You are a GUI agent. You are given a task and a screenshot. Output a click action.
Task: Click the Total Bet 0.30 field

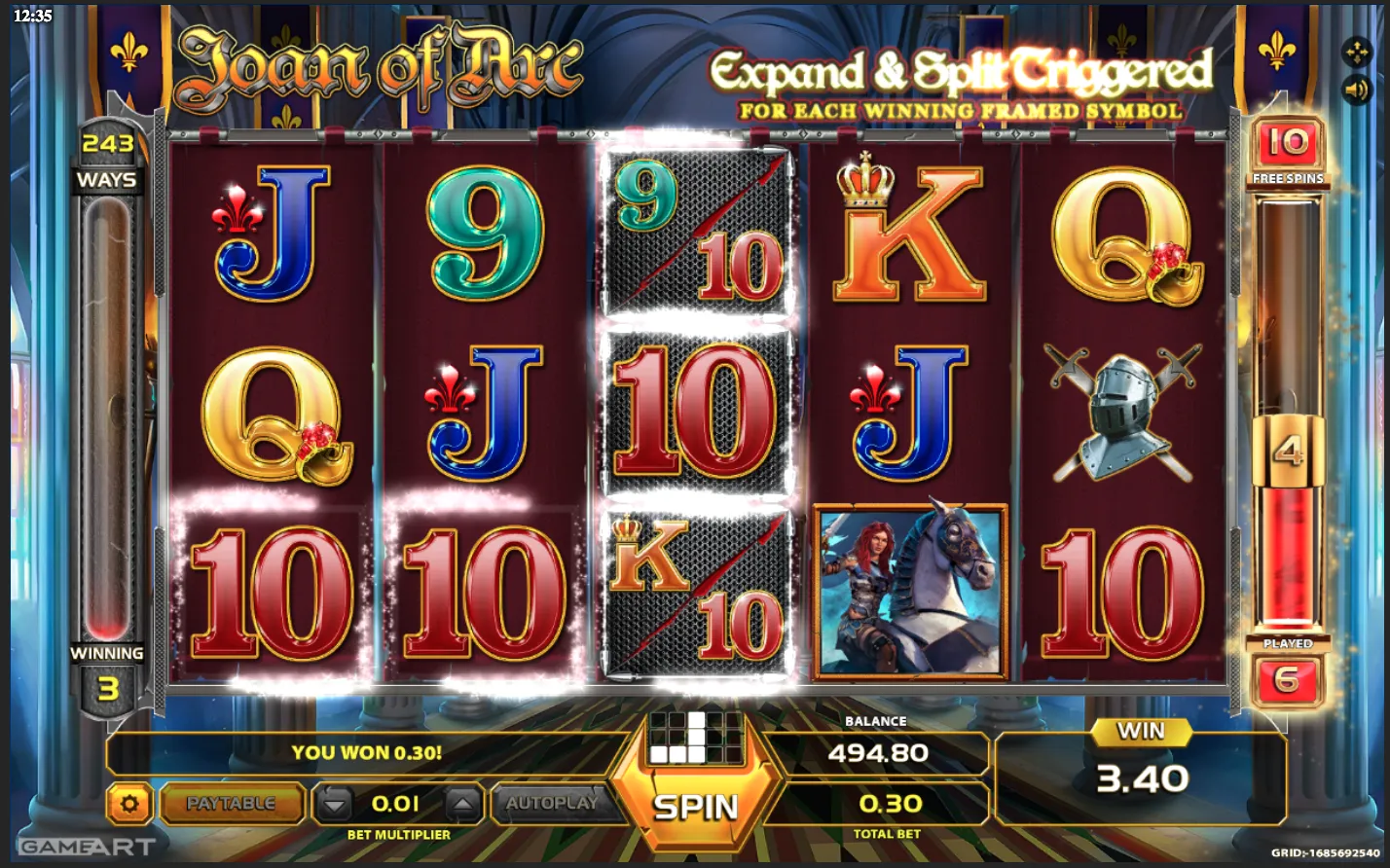coord(890,805)
